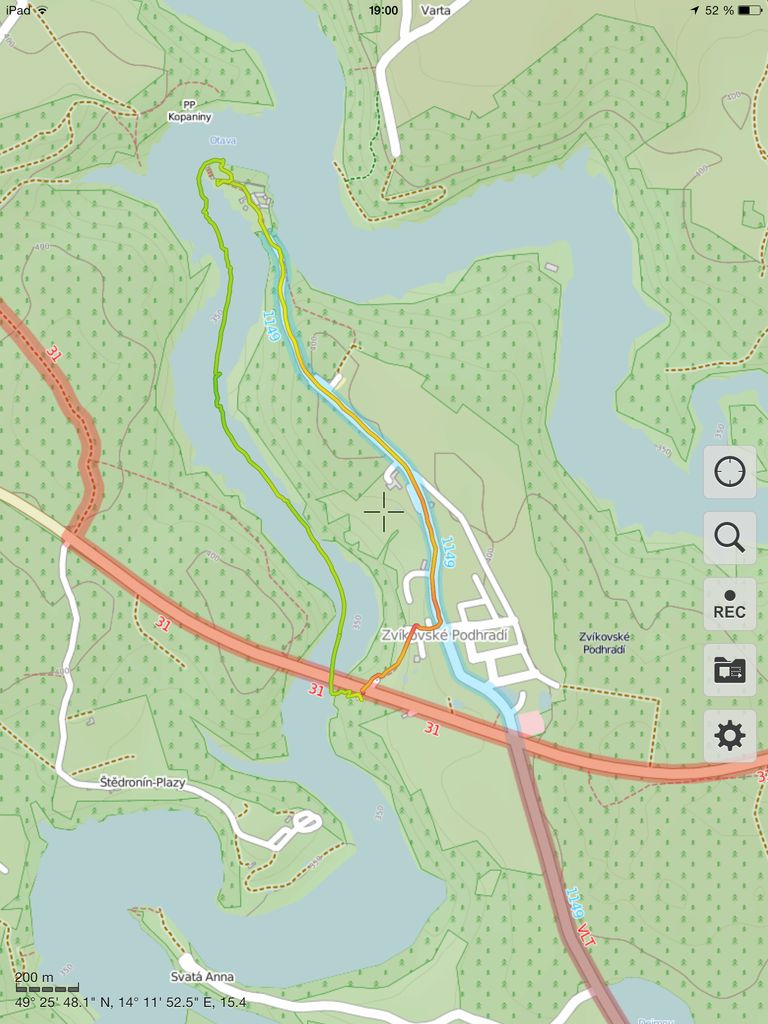Image resolution: width=768 pixels, height=1024 pixels.
Task: Open the folder of saved maps and tracks
Action: click(x=730, y=670)
